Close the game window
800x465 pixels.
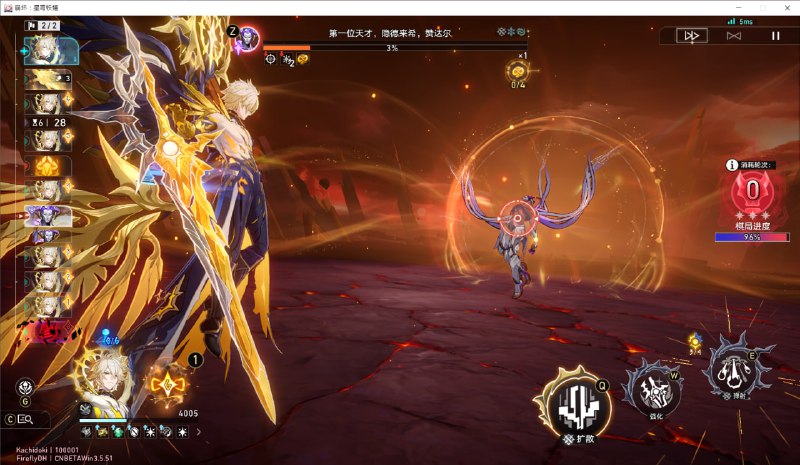coord(787,7)
